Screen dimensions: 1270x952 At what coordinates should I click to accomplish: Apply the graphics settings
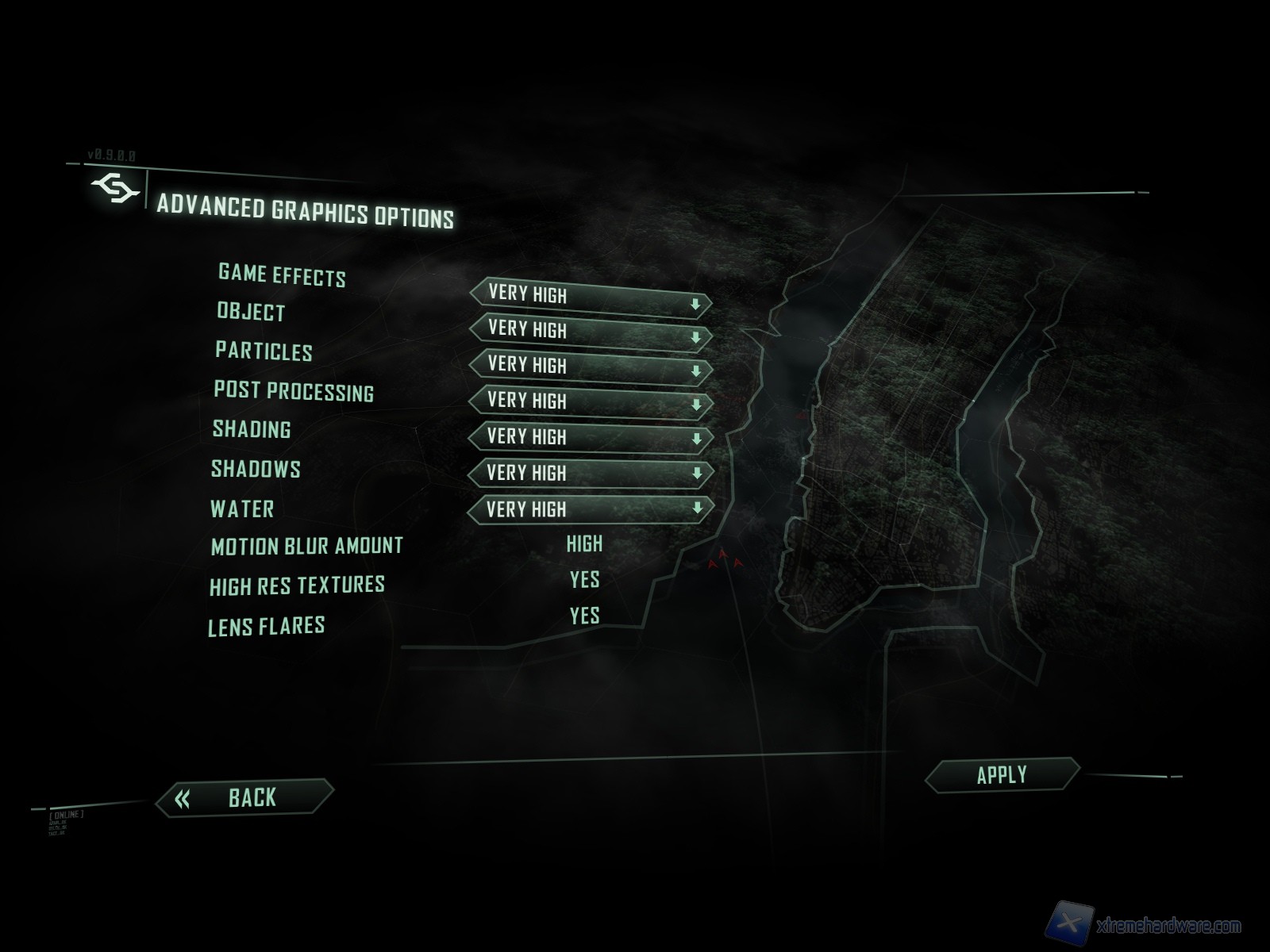click(1002, 775)
